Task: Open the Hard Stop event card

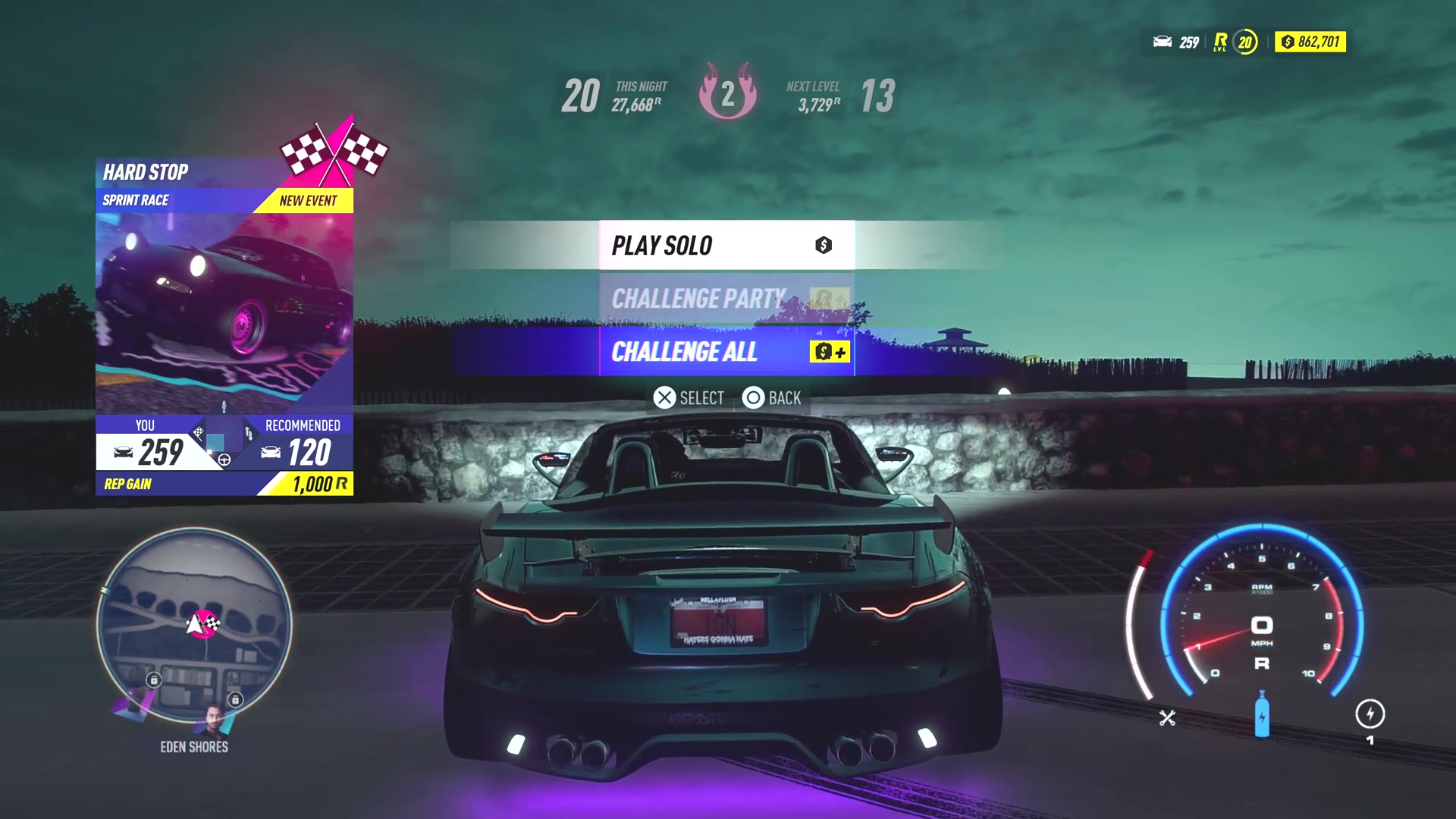Action: pyautogui.click(x=224, y=326)
